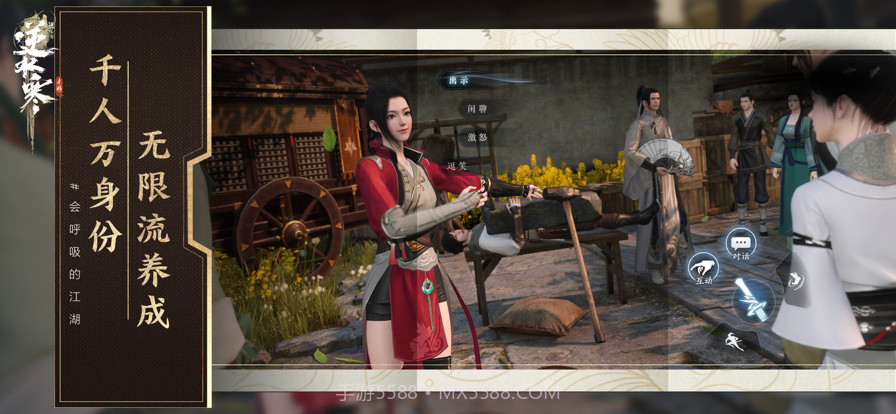Select the 出示 interaction option
Image resolution: width=896 pixels, height=414 pixels.
coord(460,80)
